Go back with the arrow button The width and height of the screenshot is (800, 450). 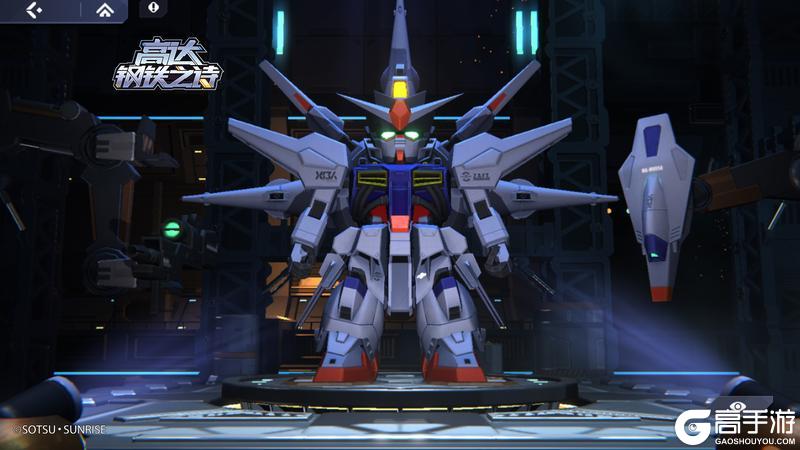(x=34, y=10)
